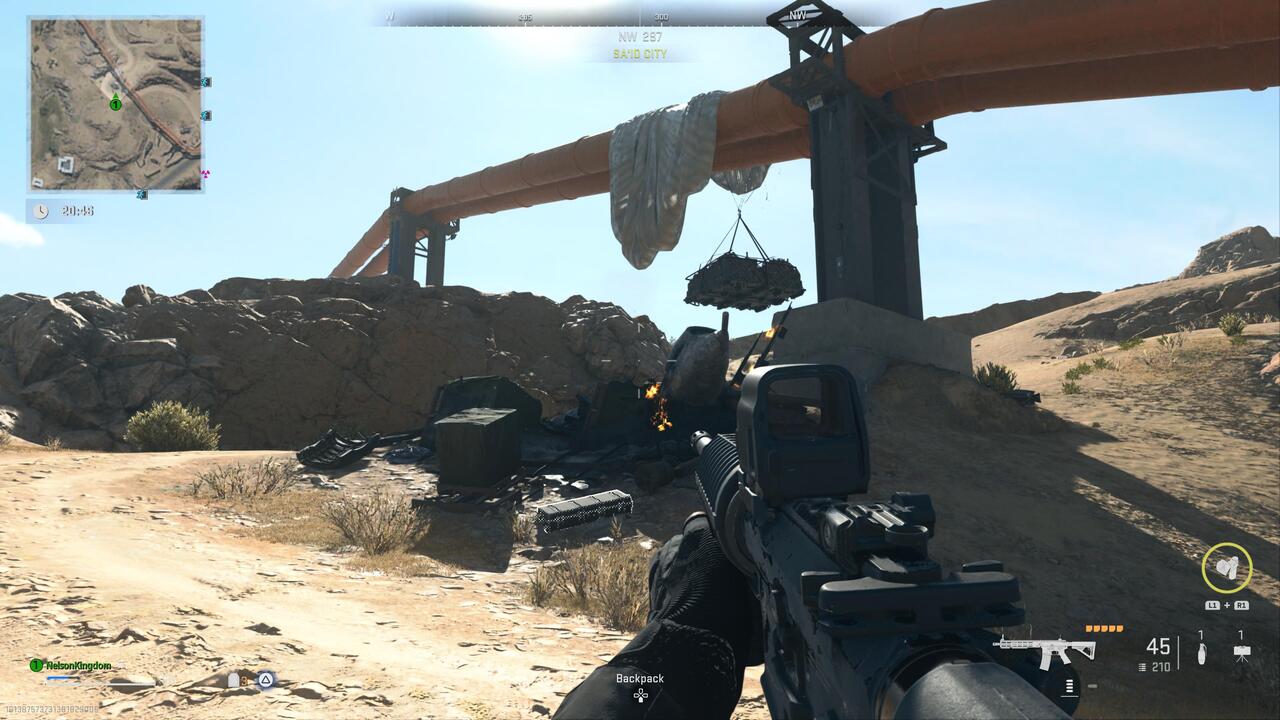Select the frag grenade lethal icon

tap(1202, 652)
